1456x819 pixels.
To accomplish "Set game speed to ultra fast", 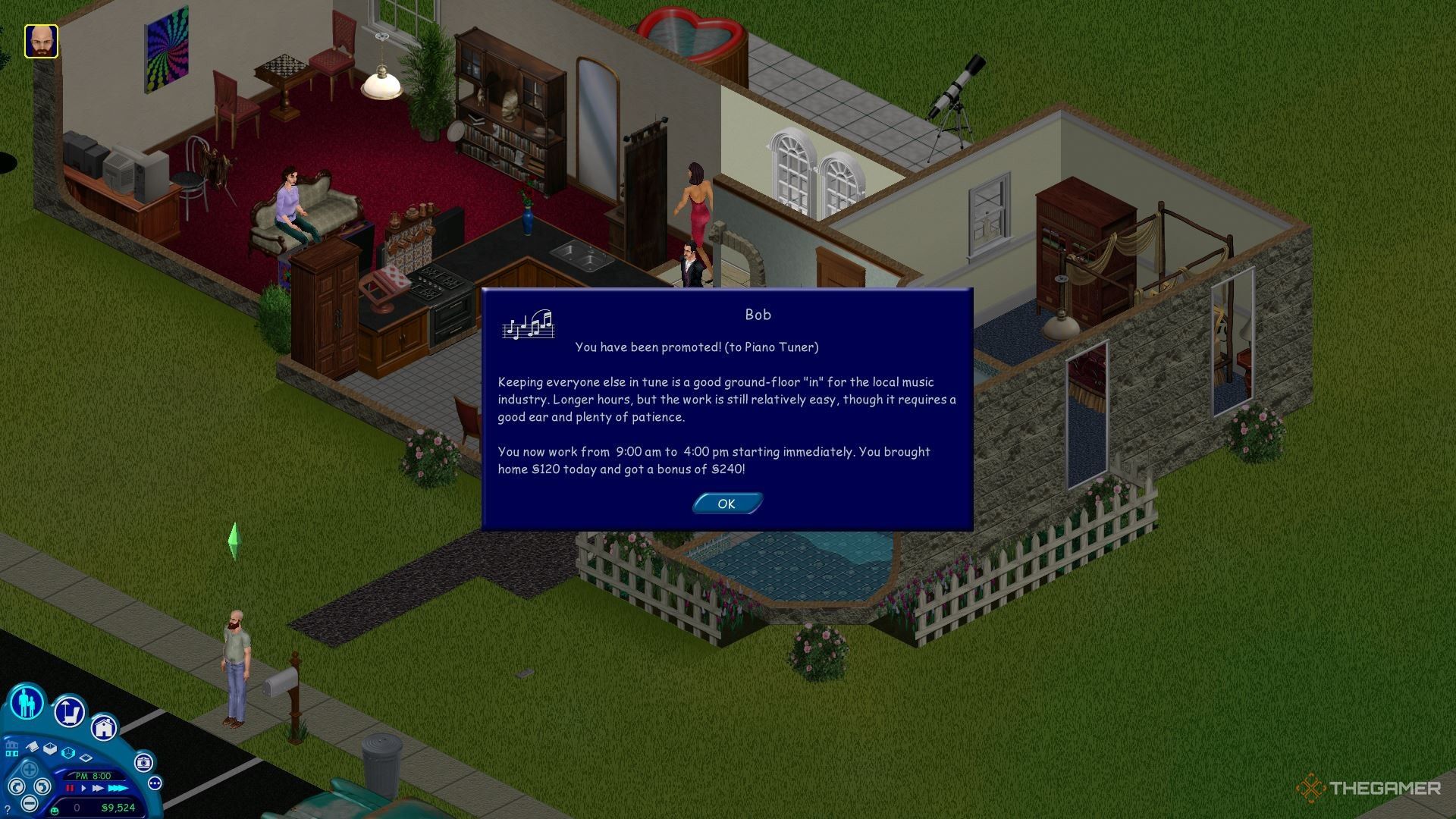I will 118,788.
